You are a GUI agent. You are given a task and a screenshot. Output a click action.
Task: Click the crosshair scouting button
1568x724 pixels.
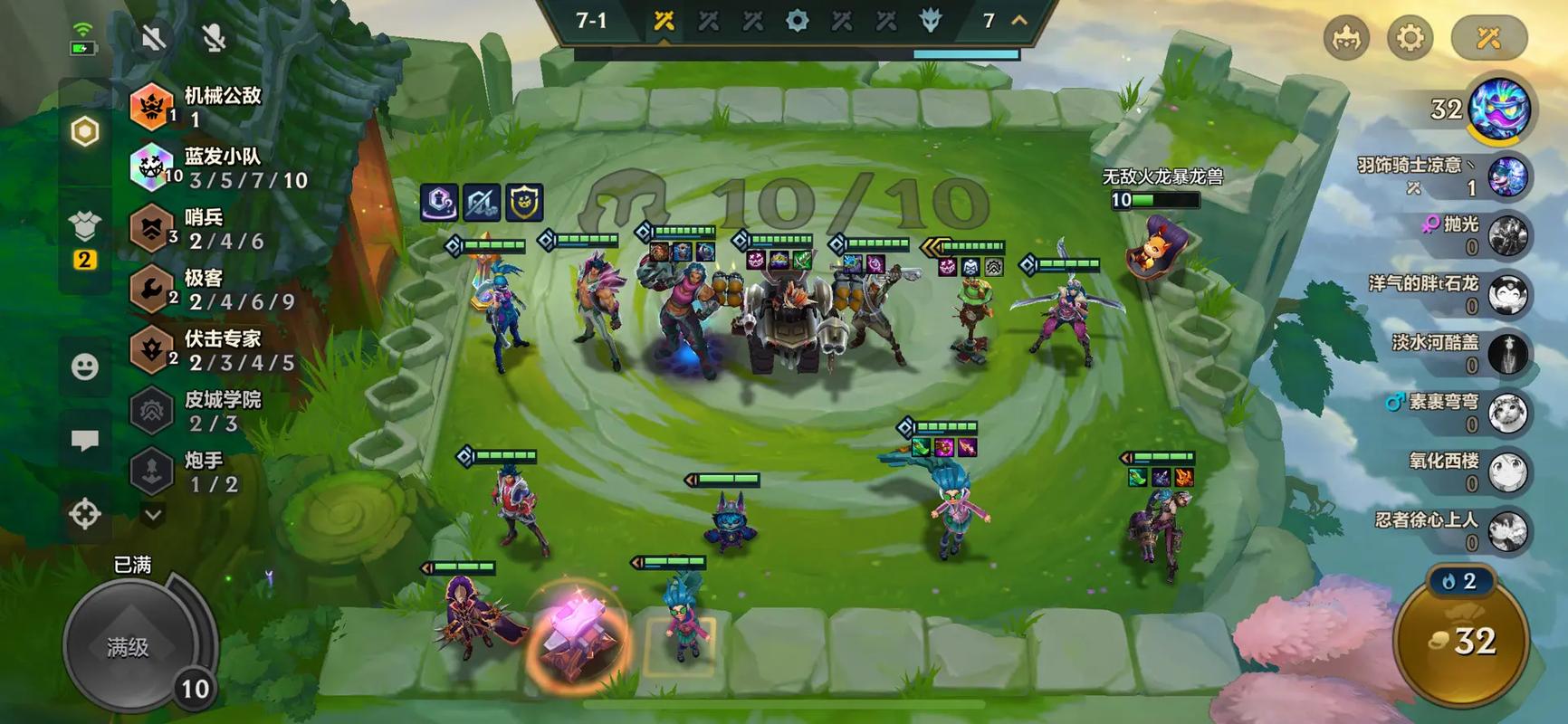pos(85,514)
